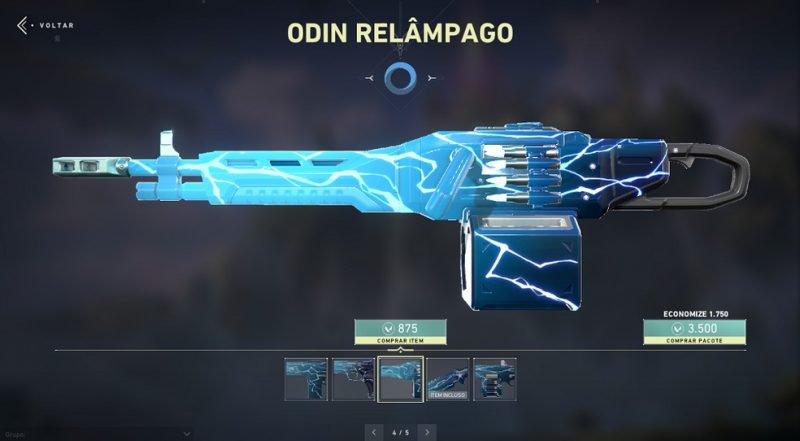This screenshot has height=441, width=800.
Task: Open the thumbnail labeled Item Incluso
Action: click(x=447, y=379)
